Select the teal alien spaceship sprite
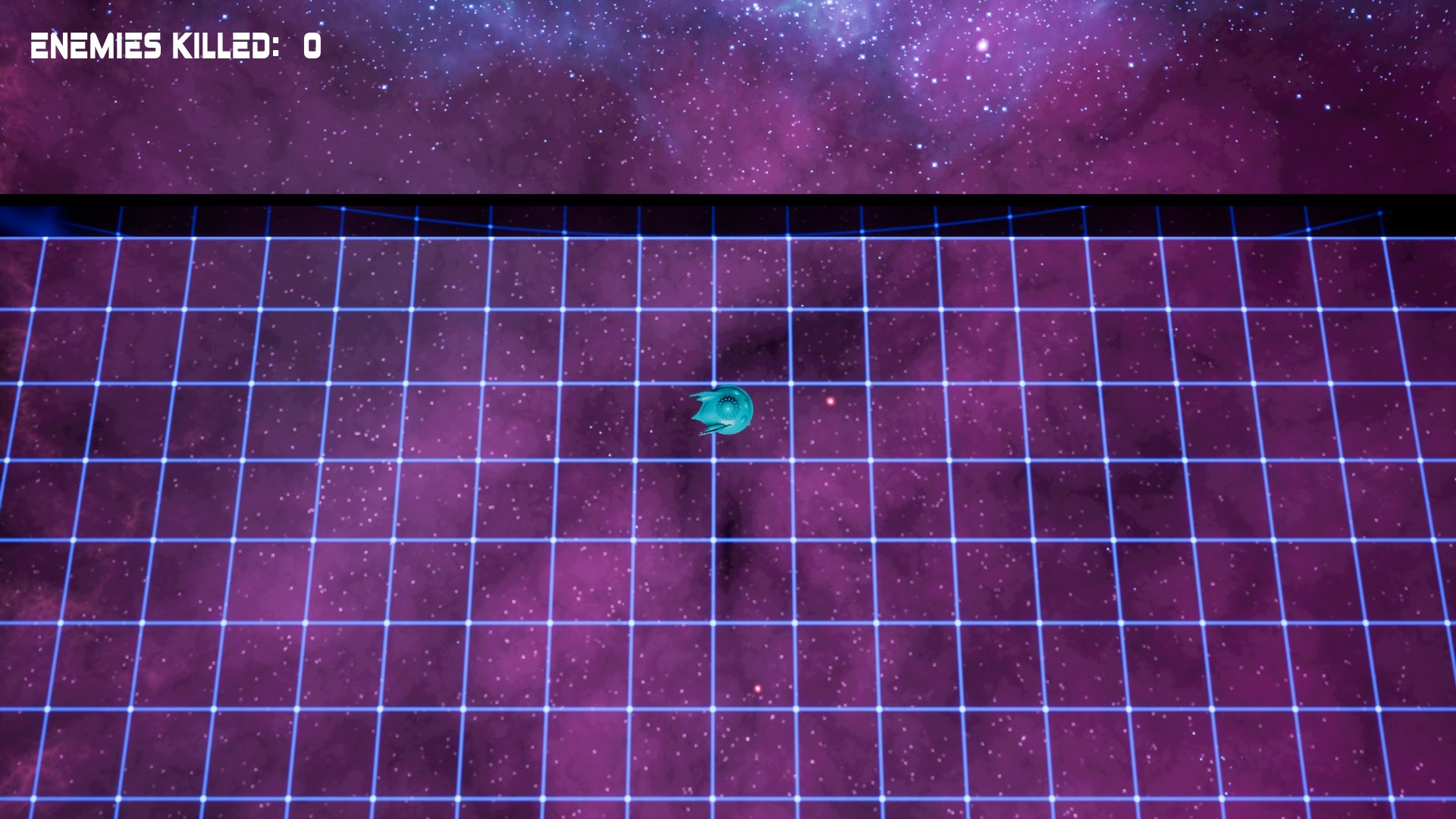1456x819 pixels. [x=724, y=409]
